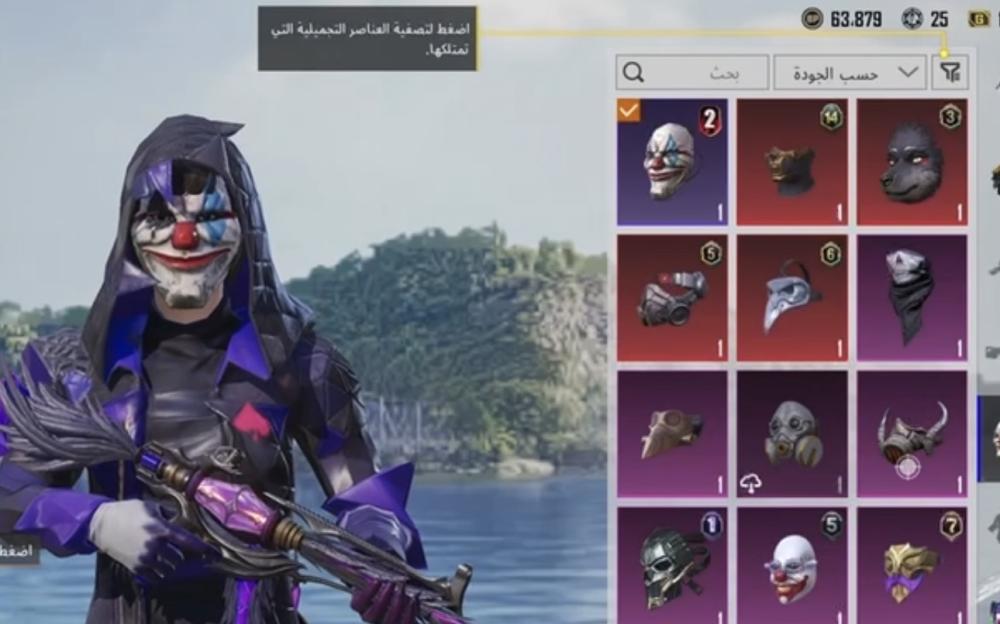This screenshot has height=624, width=1000.
Task: Choose the horned metal mask item
Action: coord(912,433)
